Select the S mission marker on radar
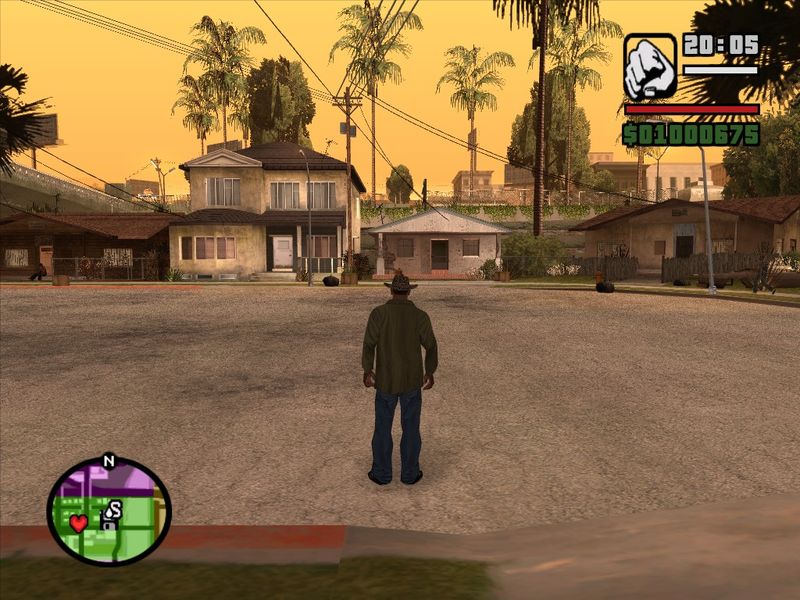This screenshot has width=800, height=600. [114, 510]
